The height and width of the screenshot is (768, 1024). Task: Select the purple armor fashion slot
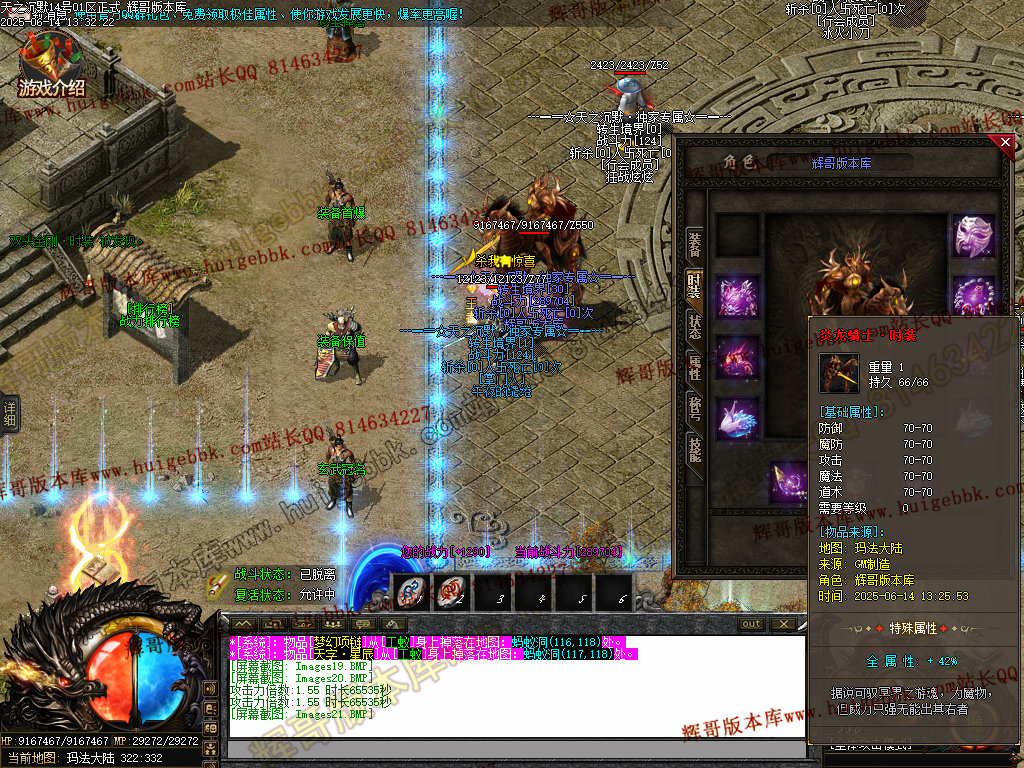(x=738, y=297)
